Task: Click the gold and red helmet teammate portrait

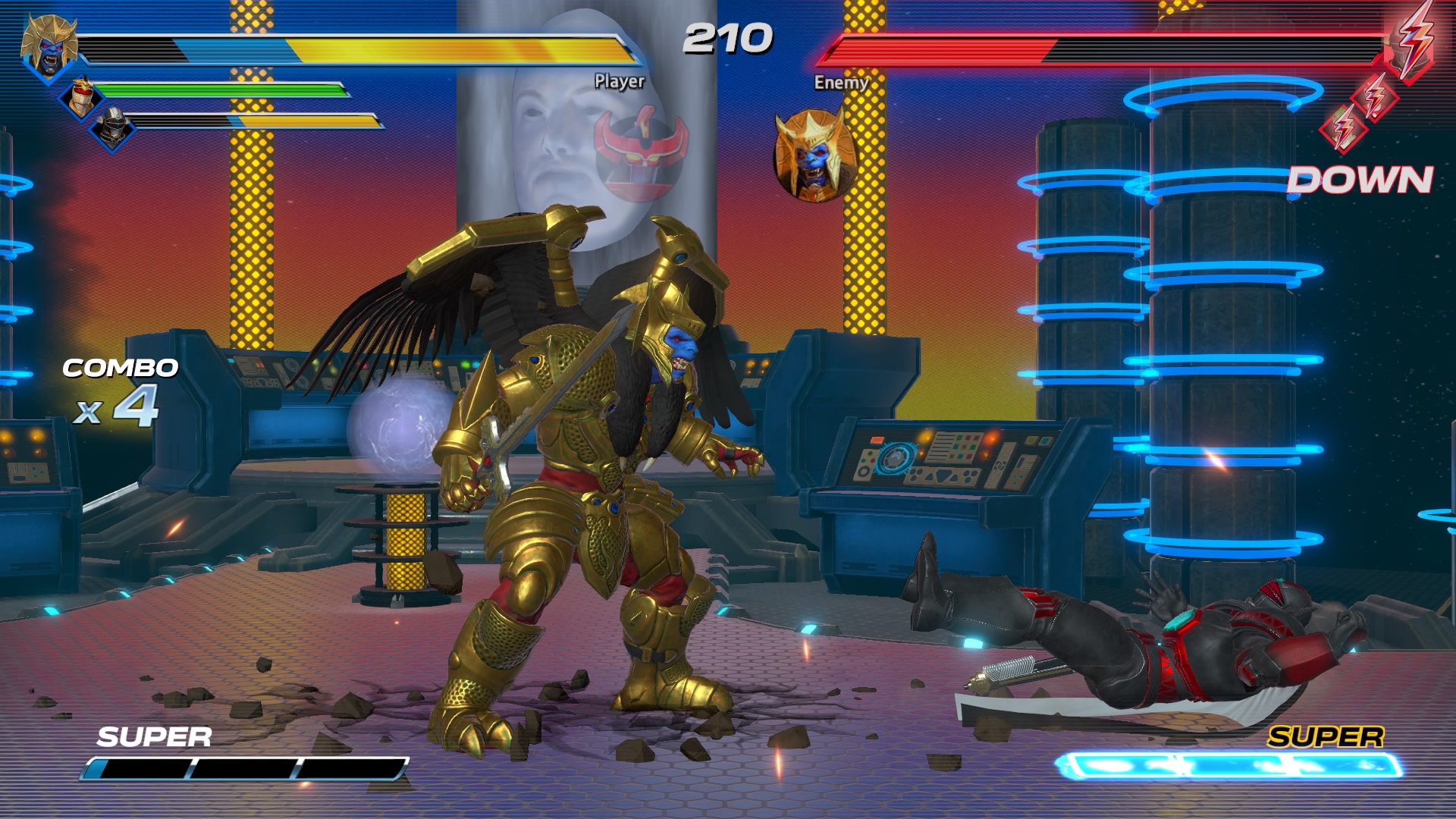Action: coord(82,98)
